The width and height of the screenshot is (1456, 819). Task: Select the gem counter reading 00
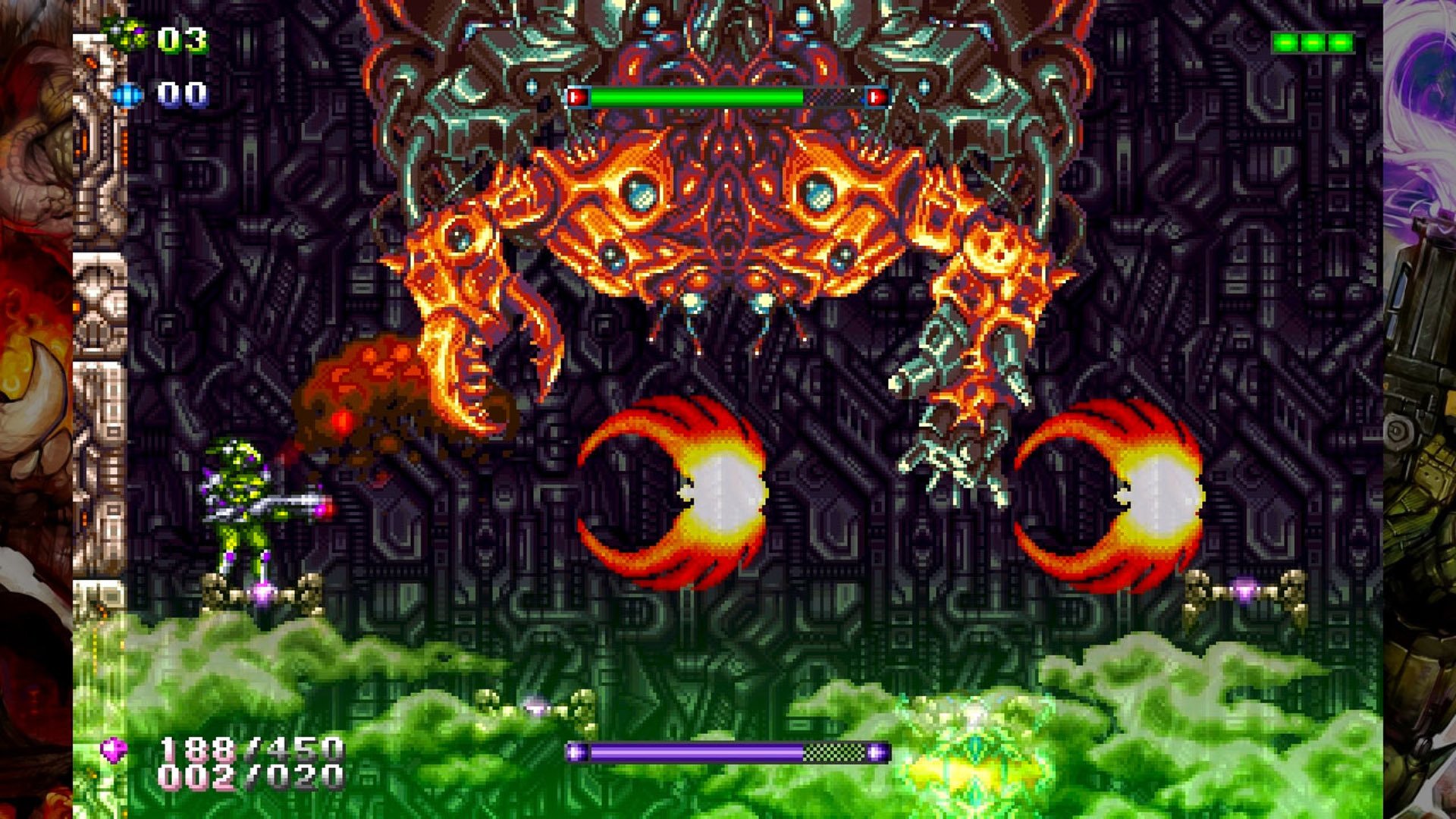click(x=182, y=93)
